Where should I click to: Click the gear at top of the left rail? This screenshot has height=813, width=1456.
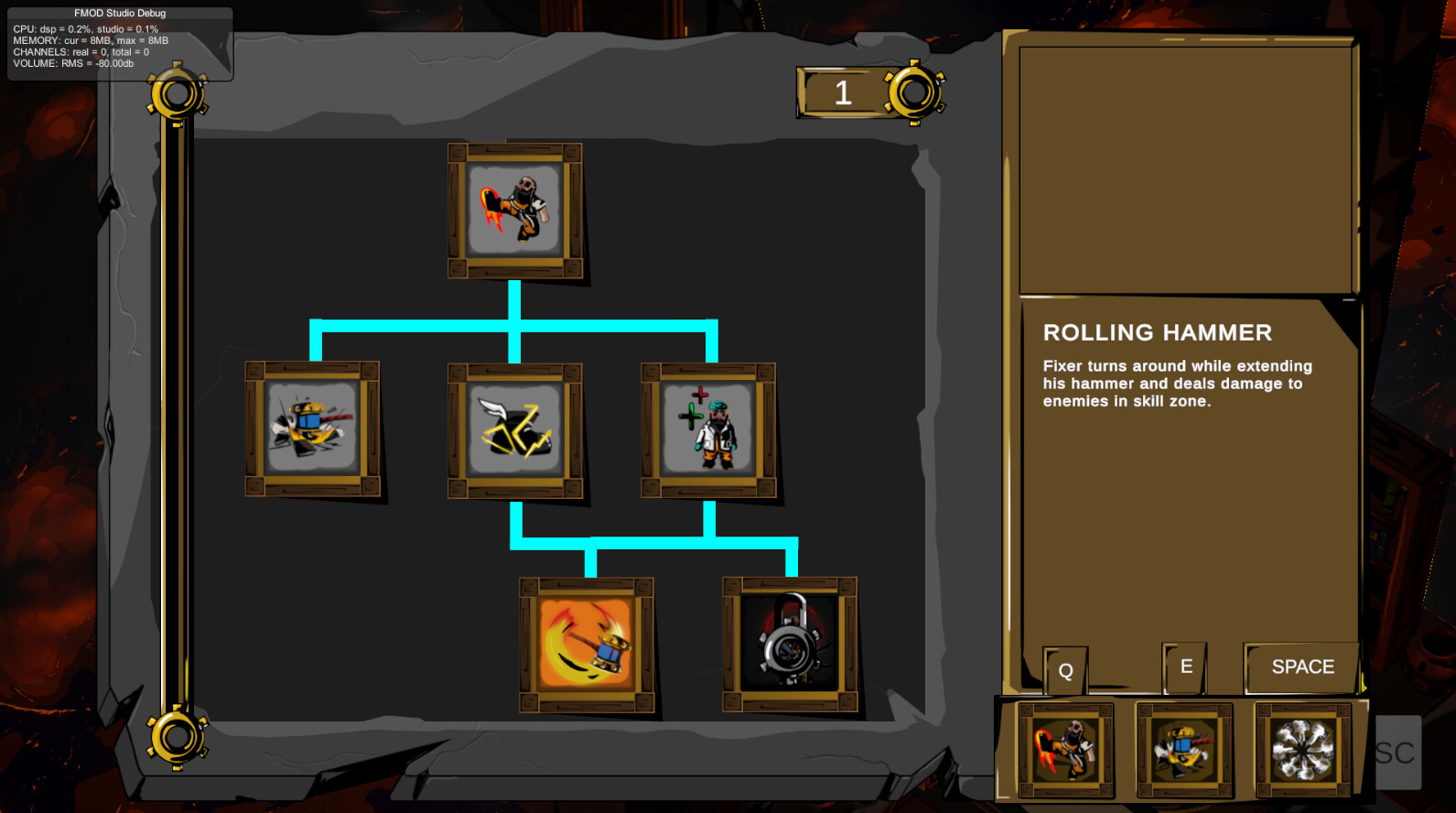[x=175, y=92]
